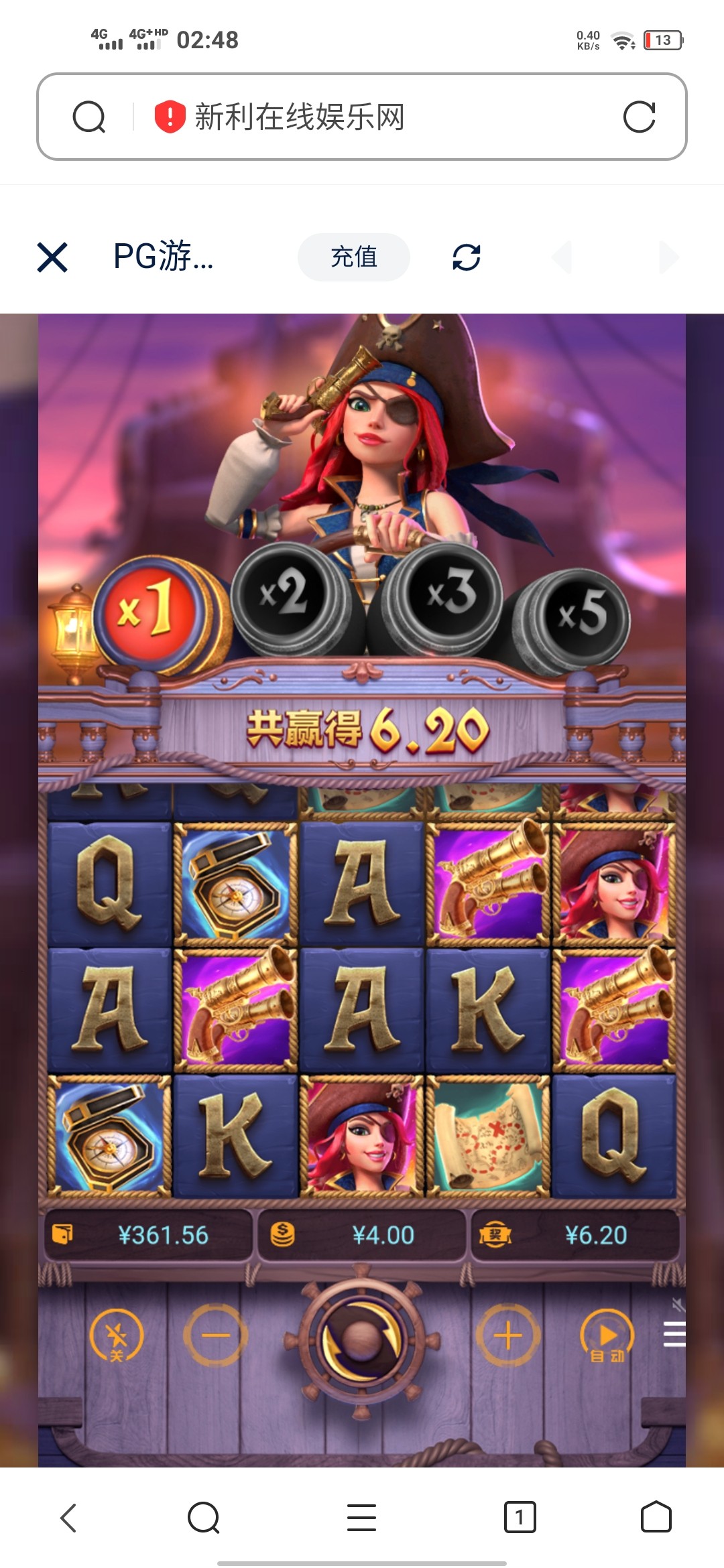This screenshot has height=1568, width=724.
Task: Reload the page from the address bar
Action: pos(639,117)
